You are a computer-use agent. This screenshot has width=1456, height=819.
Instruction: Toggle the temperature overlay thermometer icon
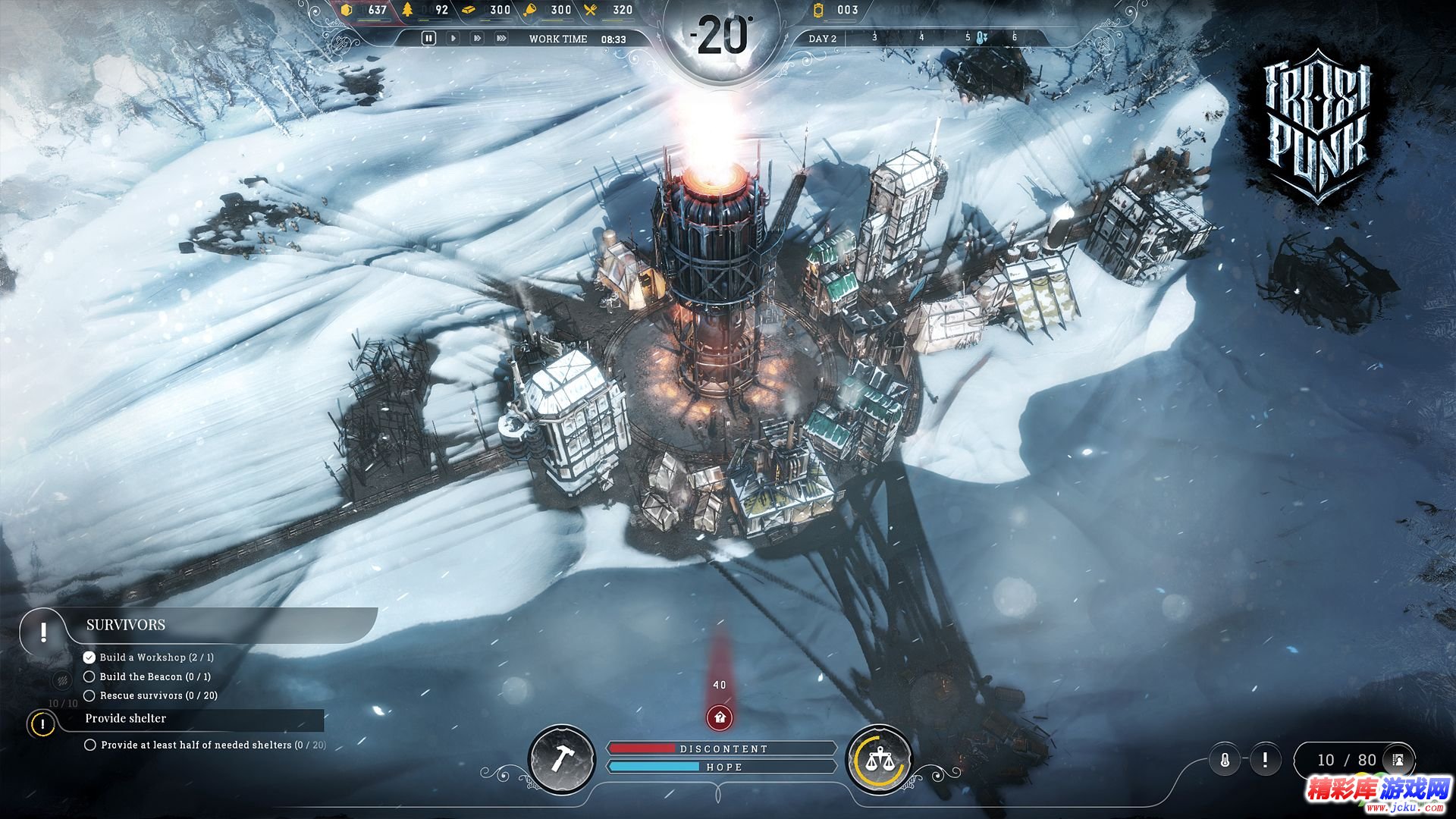coord(1225,759)
